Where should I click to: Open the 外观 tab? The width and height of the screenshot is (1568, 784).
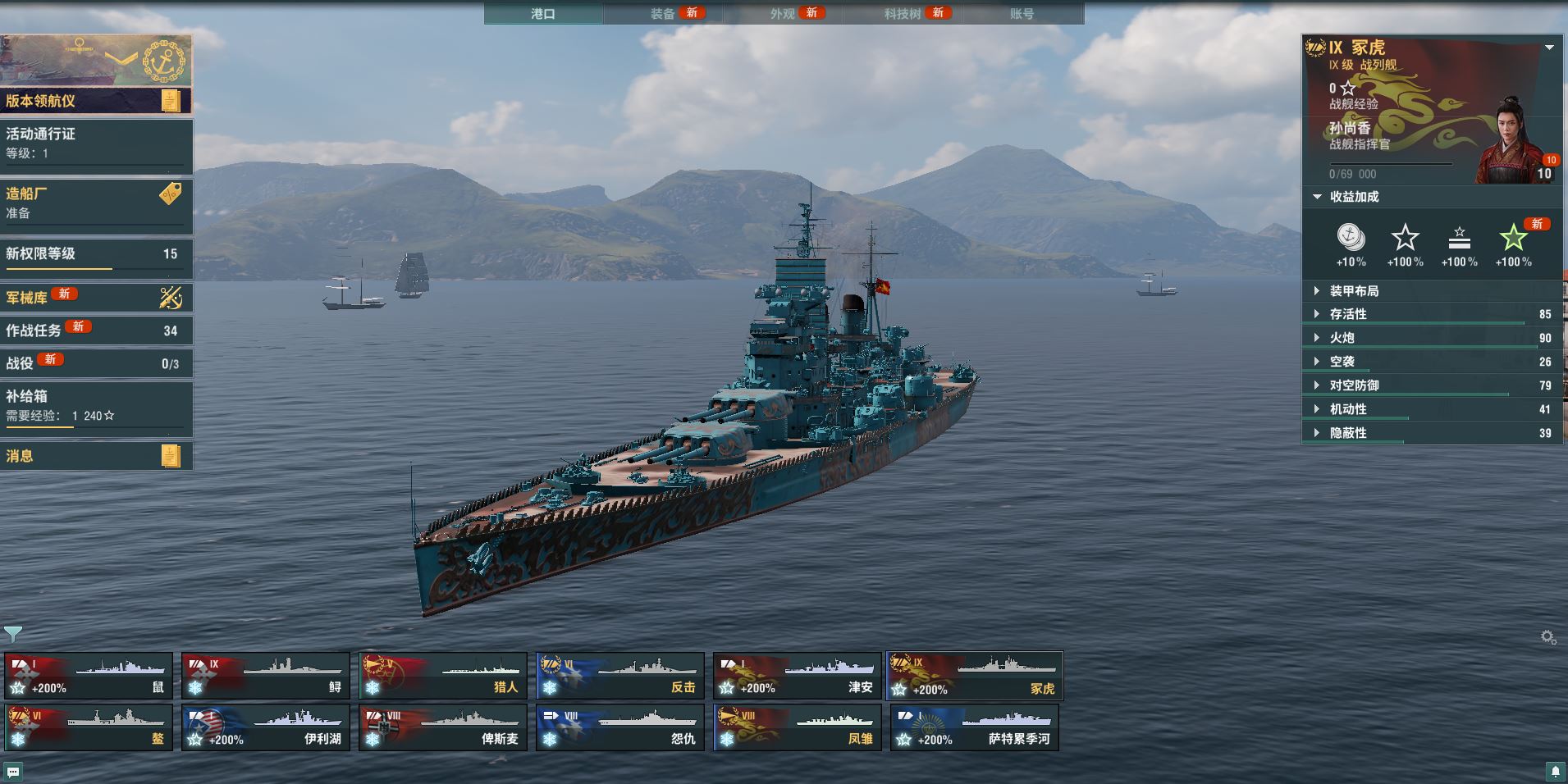click(783, 14)
